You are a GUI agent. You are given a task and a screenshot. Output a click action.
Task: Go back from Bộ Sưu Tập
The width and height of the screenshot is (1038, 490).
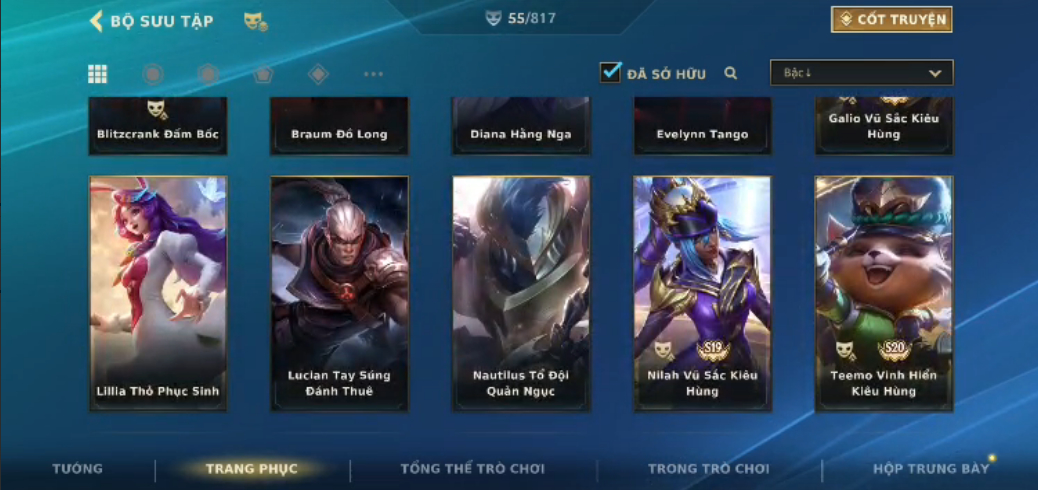tap(97, 21)
